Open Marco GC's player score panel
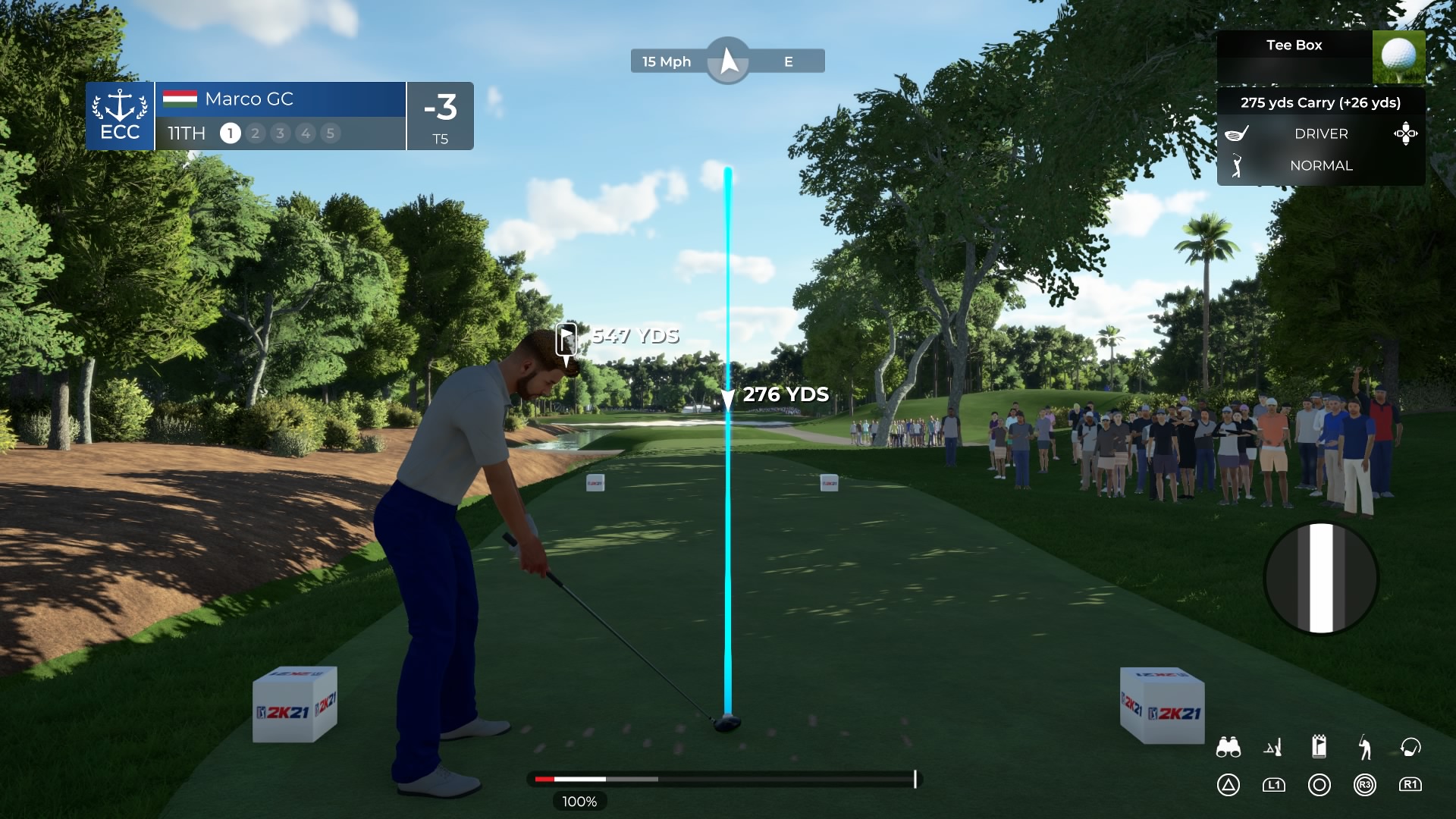Screen dimensions: 1456x819 click(280, 115)
